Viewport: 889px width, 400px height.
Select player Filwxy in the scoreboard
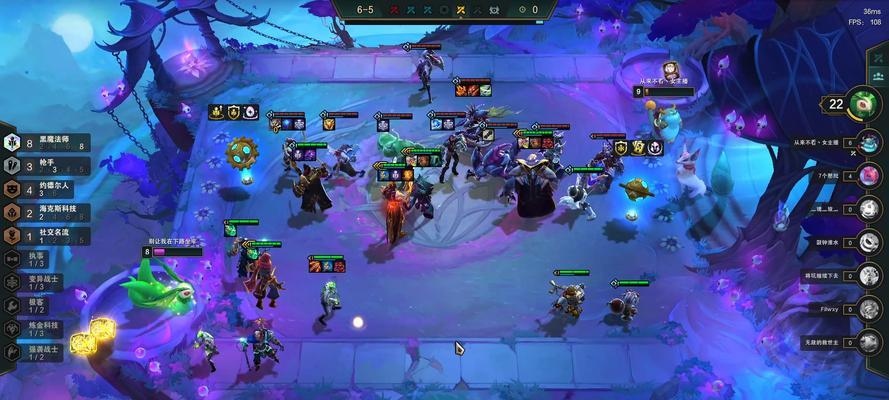[x=869, y=309]
